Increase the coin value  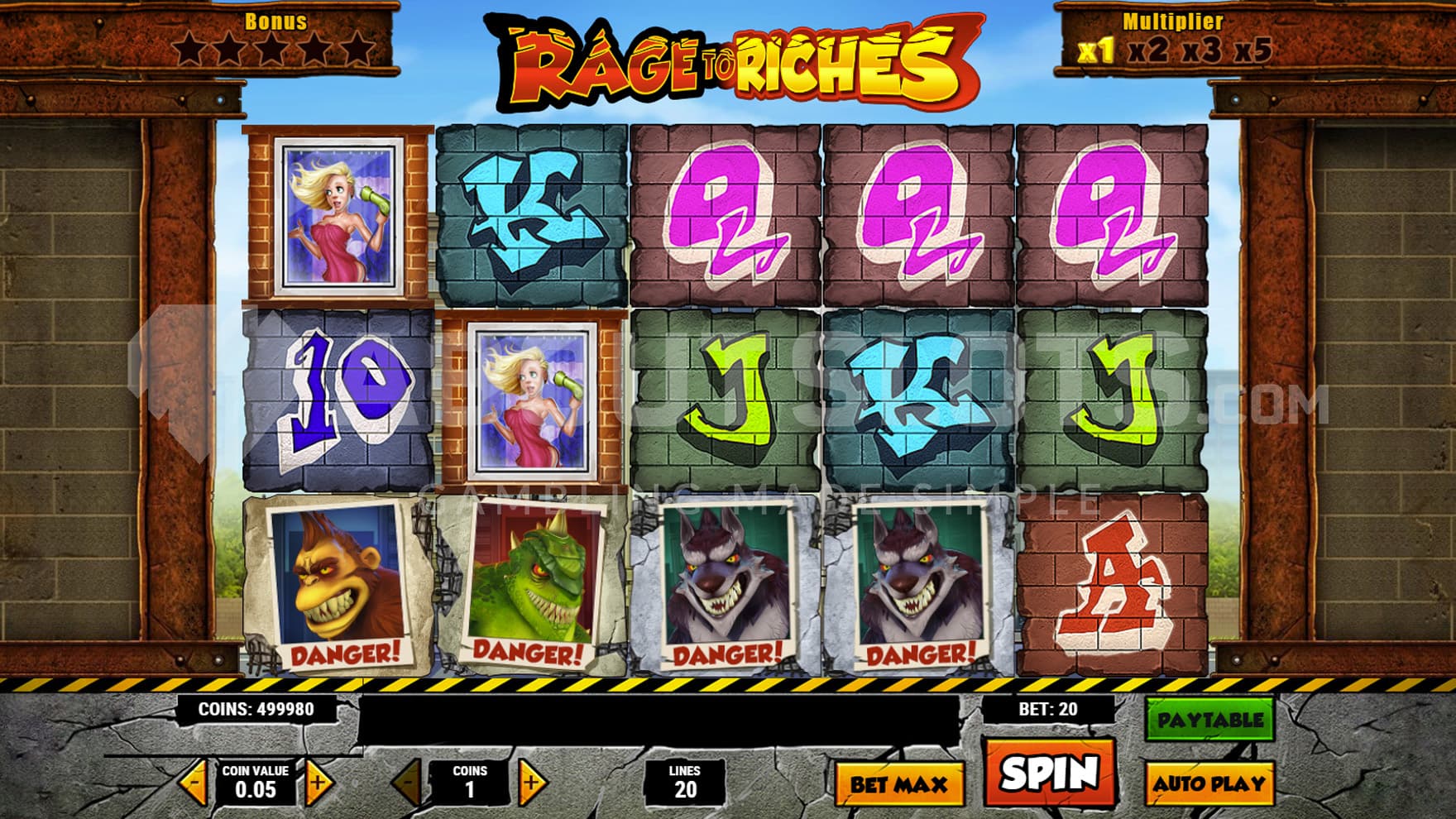[x=318, y=781]
